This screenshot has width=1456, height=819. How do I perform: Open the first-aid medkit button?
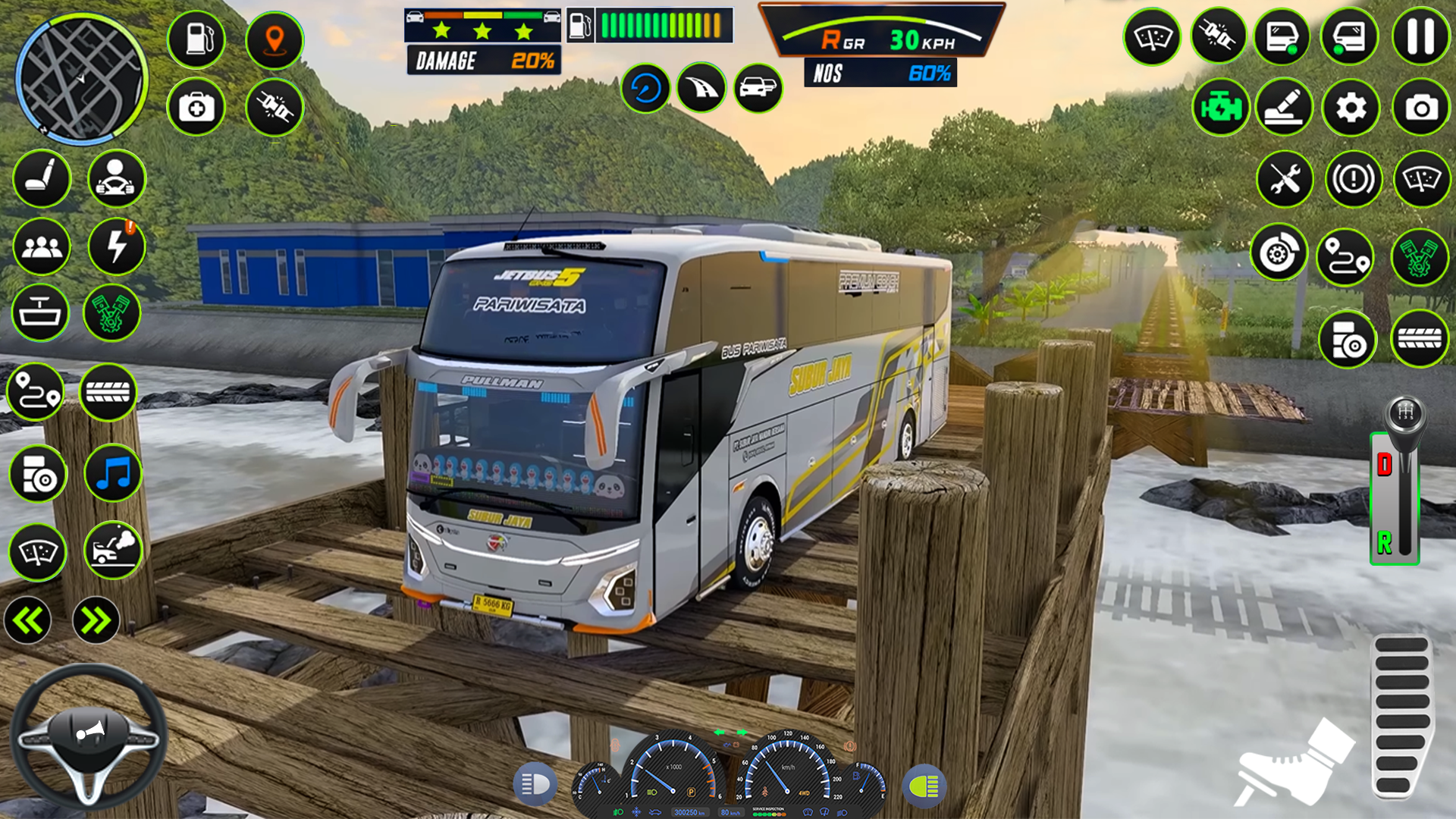coord(196,108)
